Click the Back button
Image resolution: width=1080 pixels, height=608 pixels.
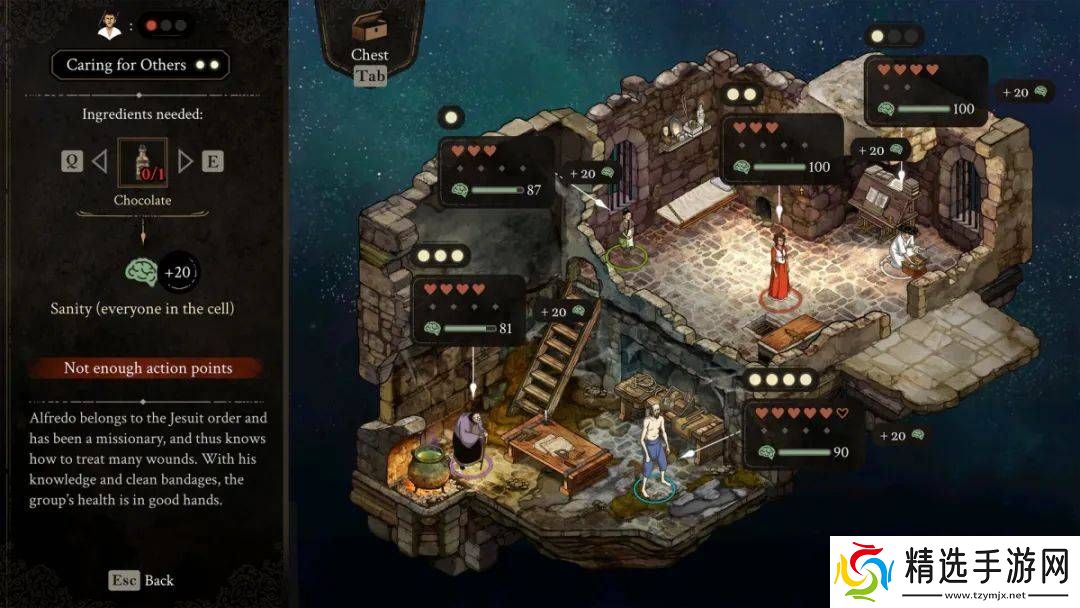coord(142,581)
